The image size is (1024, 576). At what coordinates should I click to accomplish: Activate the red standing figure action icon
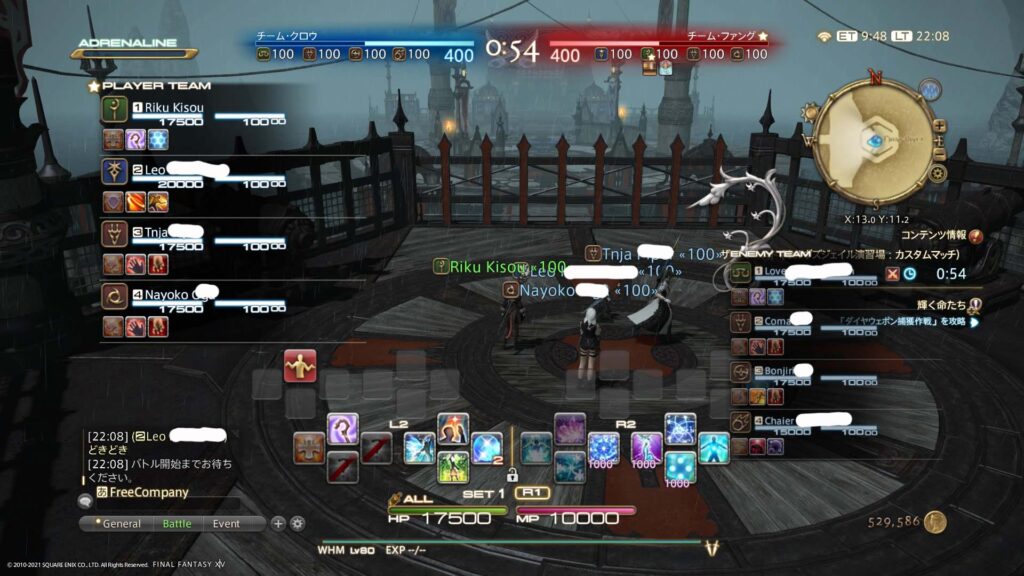click(300, 365)
